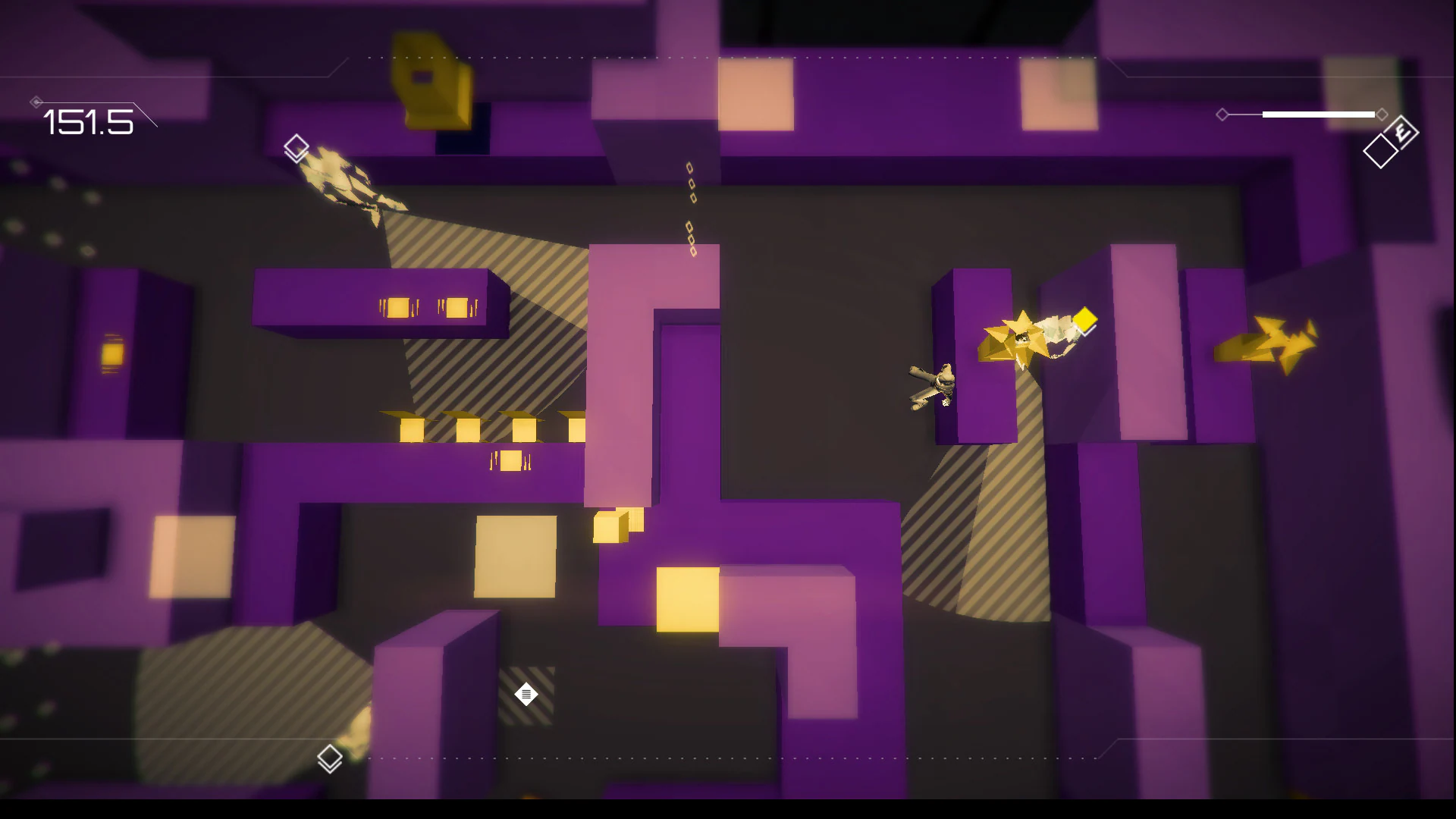The width and height of the screenshot is (1456, 819).
Task: Click the topmost floating collectible diamond in the chain
Action: [689, 168]
